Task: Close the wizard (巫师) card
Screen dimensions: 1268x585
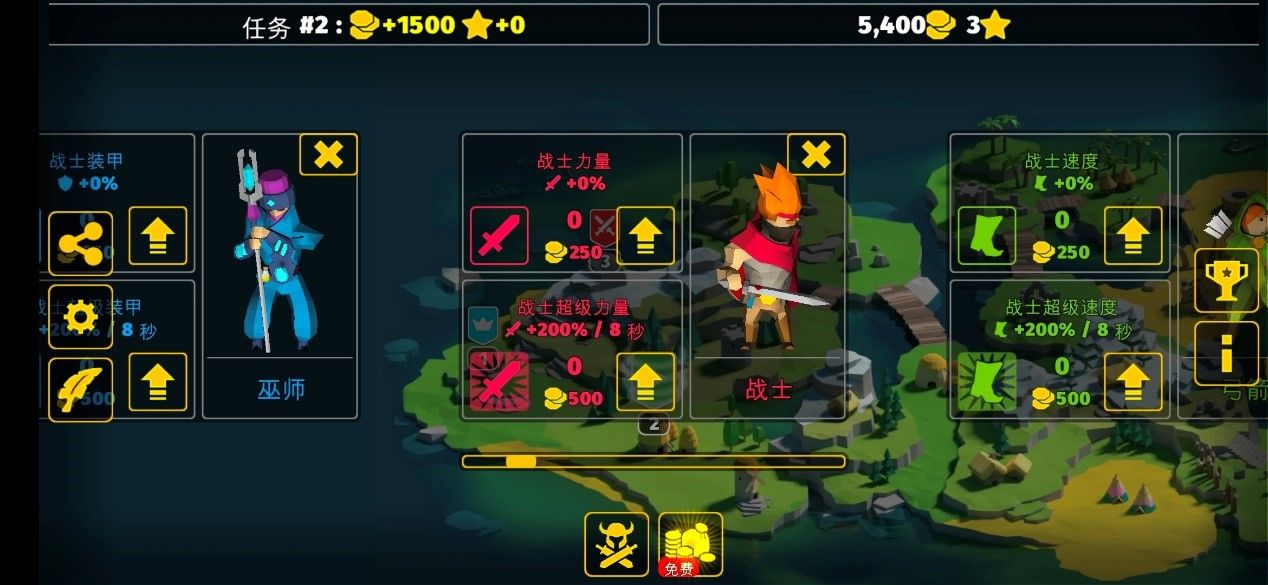Action: (x=328, y=155)
